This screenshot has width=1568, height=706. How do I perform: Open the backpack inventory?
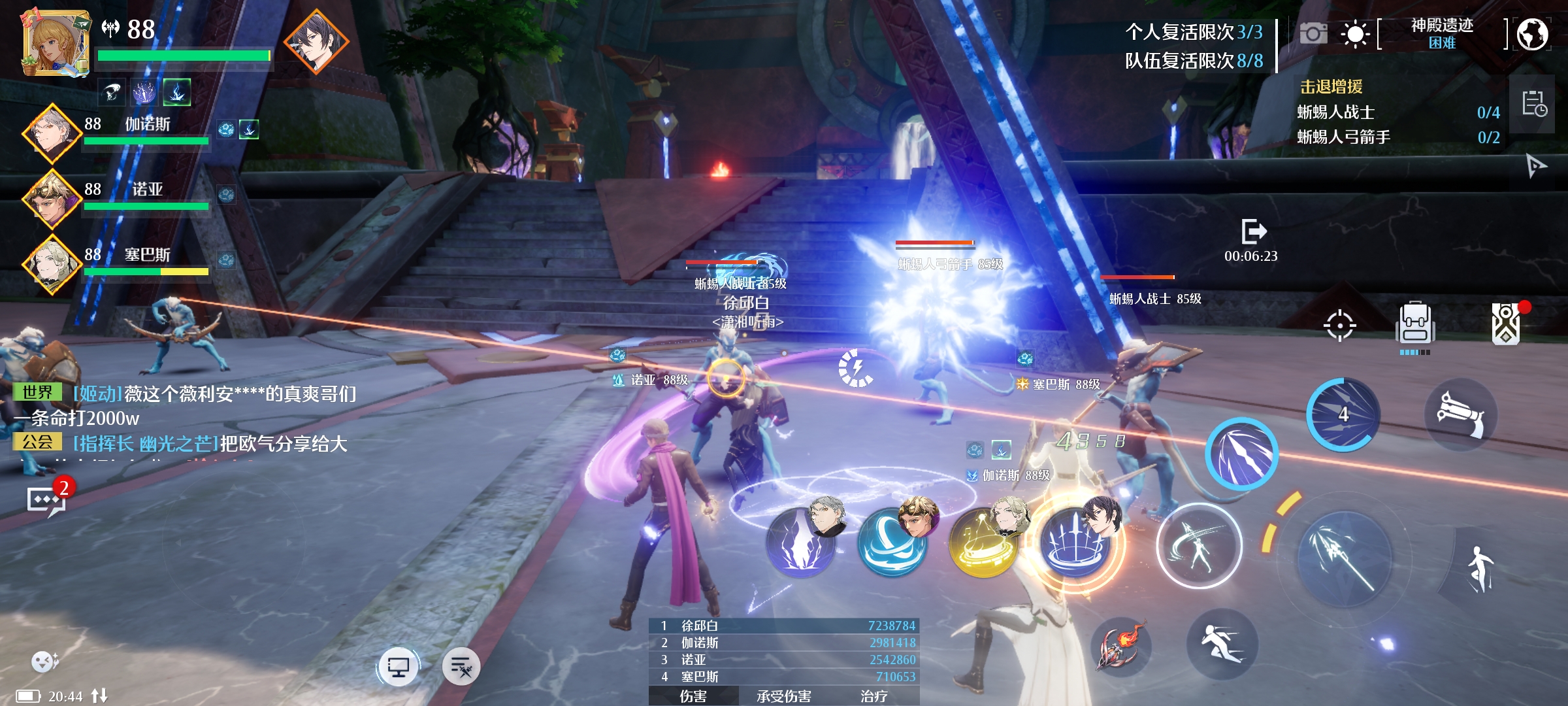point(1415,325)
